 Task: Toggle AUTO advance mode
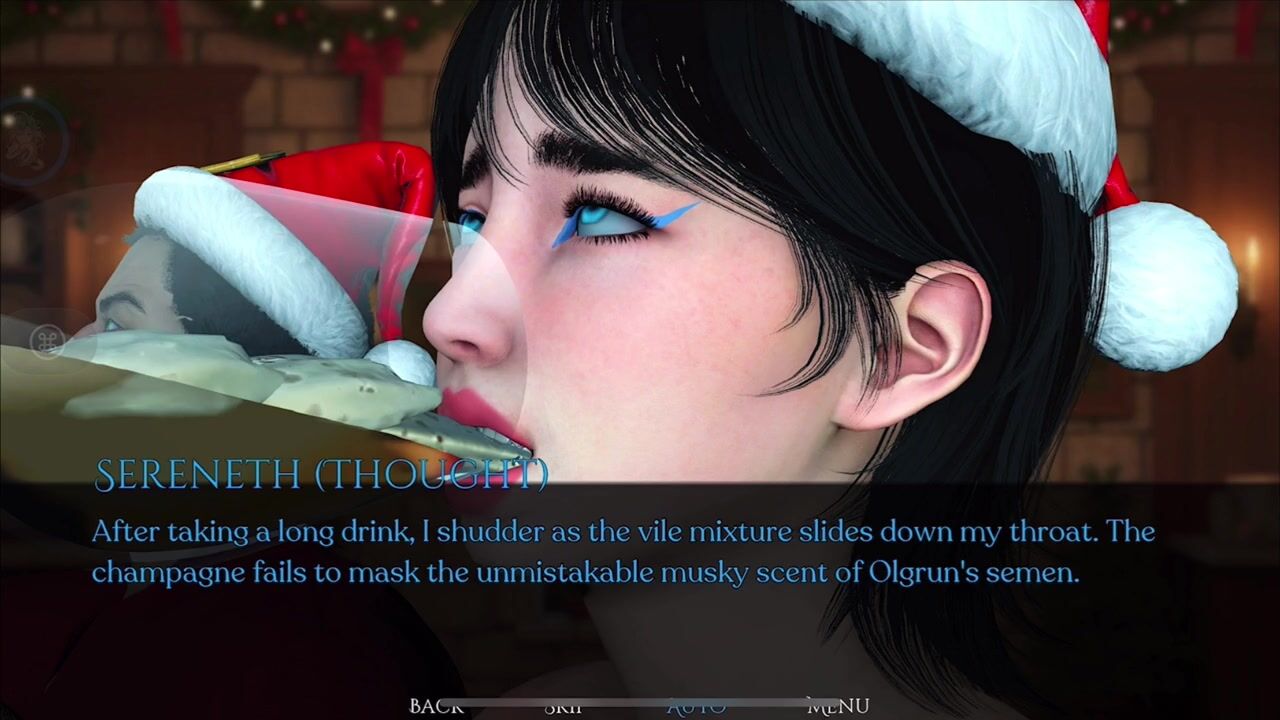(696, 707)
